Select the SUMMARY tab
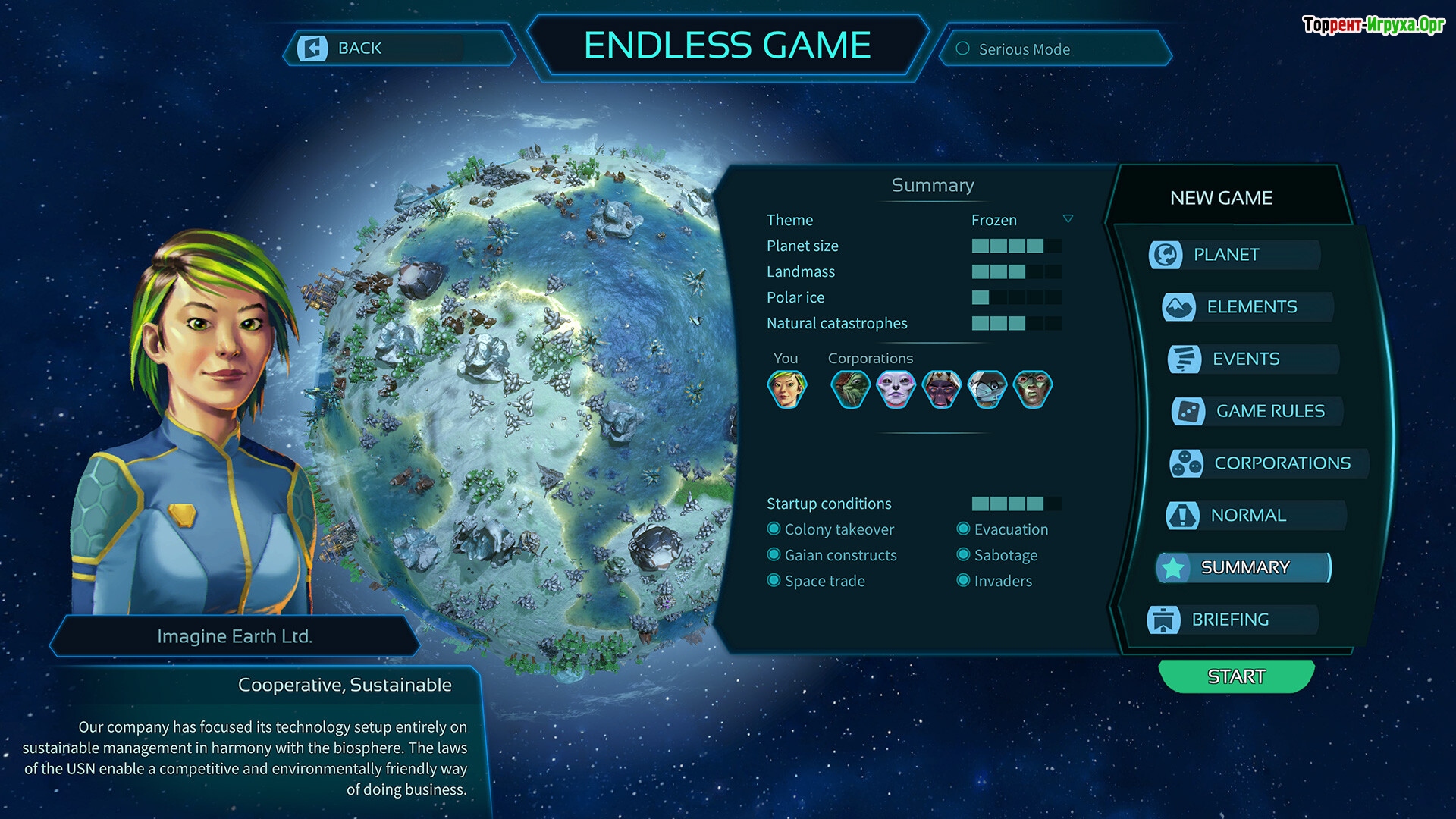Image resolution: width=1456 pixels, height=819 pixels. 1244,568
